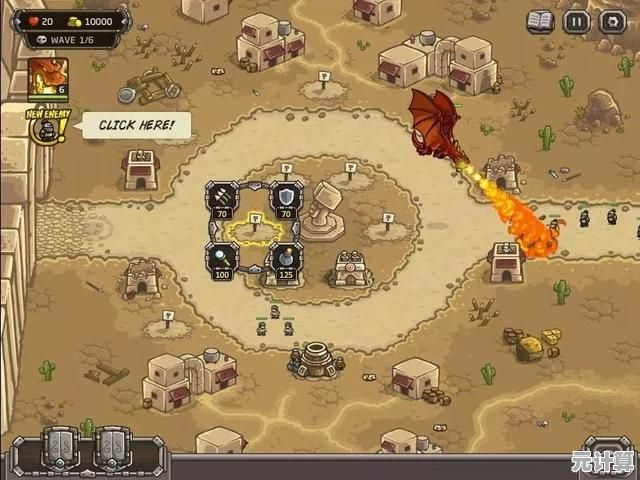The width and height of the screenshot is (640, 480).
Task: Build the shield barracks tower for 70
Action: click(x=286, y=196)
